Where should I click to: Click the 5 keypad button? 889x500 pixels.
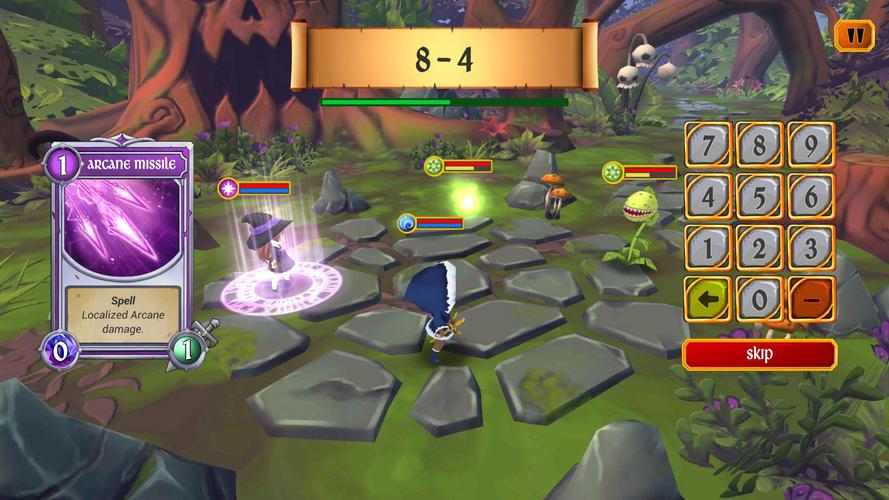pyautogui.click(x=760, y=196)
